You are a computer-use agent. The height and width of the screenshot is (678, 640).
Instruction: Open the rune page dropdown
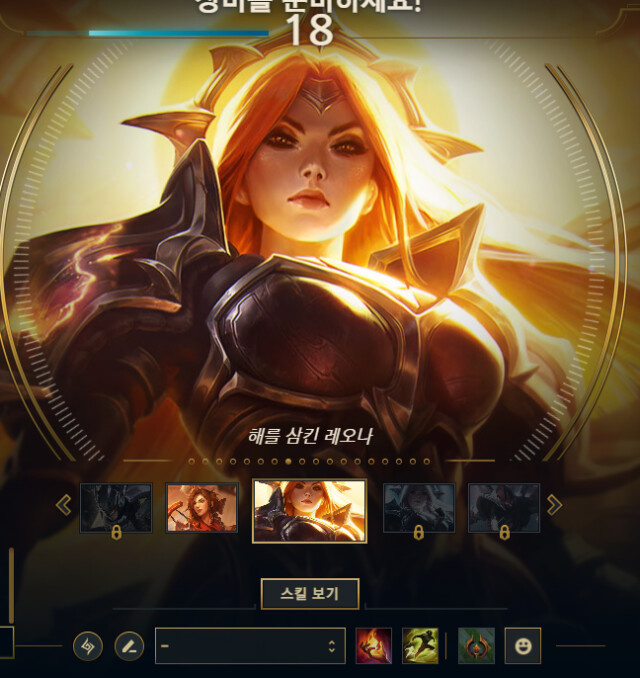[x=249, y=646]
